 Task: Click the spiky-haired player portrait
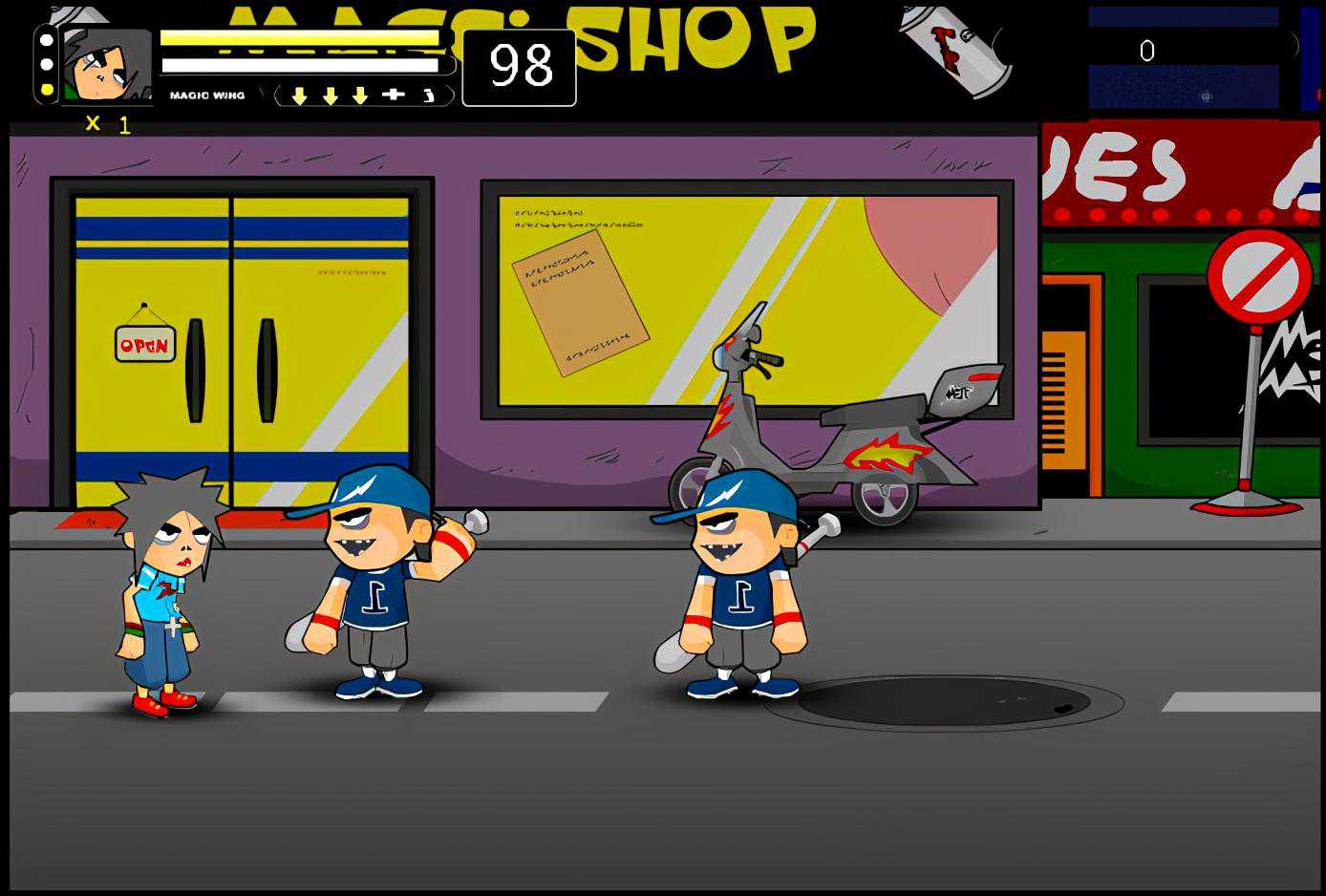(106, 65)
